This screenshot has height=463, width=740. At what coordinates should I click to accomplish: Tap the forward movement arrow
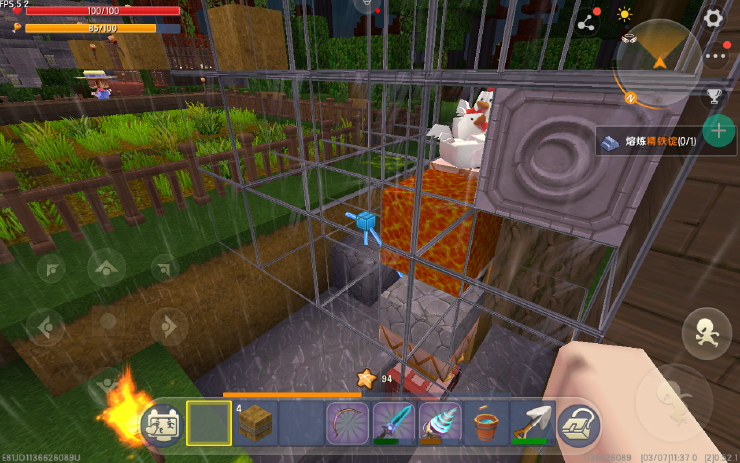[106, 267]
